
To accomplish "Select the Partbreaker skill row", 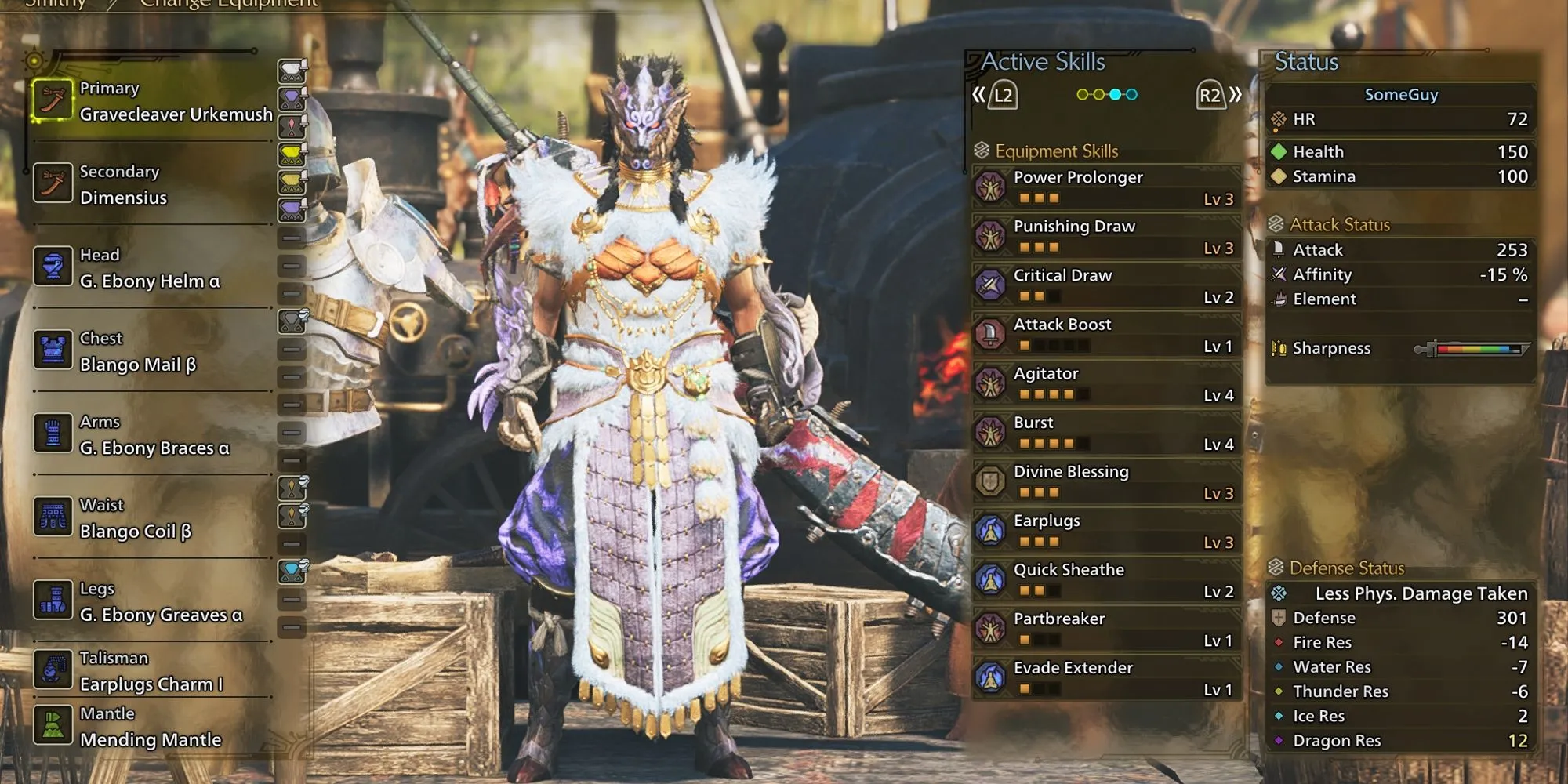I will [x=1106, y=629].
